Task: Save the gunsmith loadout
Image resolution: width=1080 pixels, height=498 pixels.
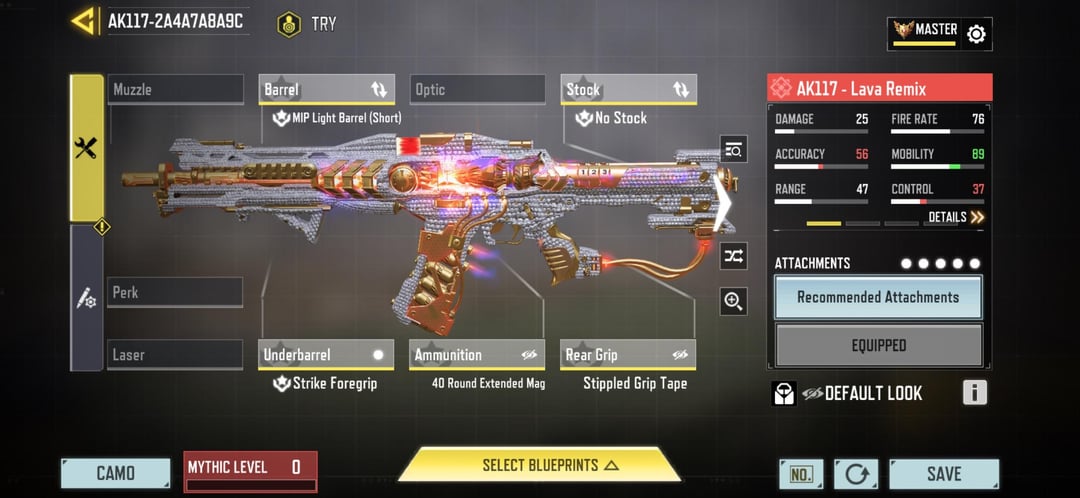Action: pos(943,473)
